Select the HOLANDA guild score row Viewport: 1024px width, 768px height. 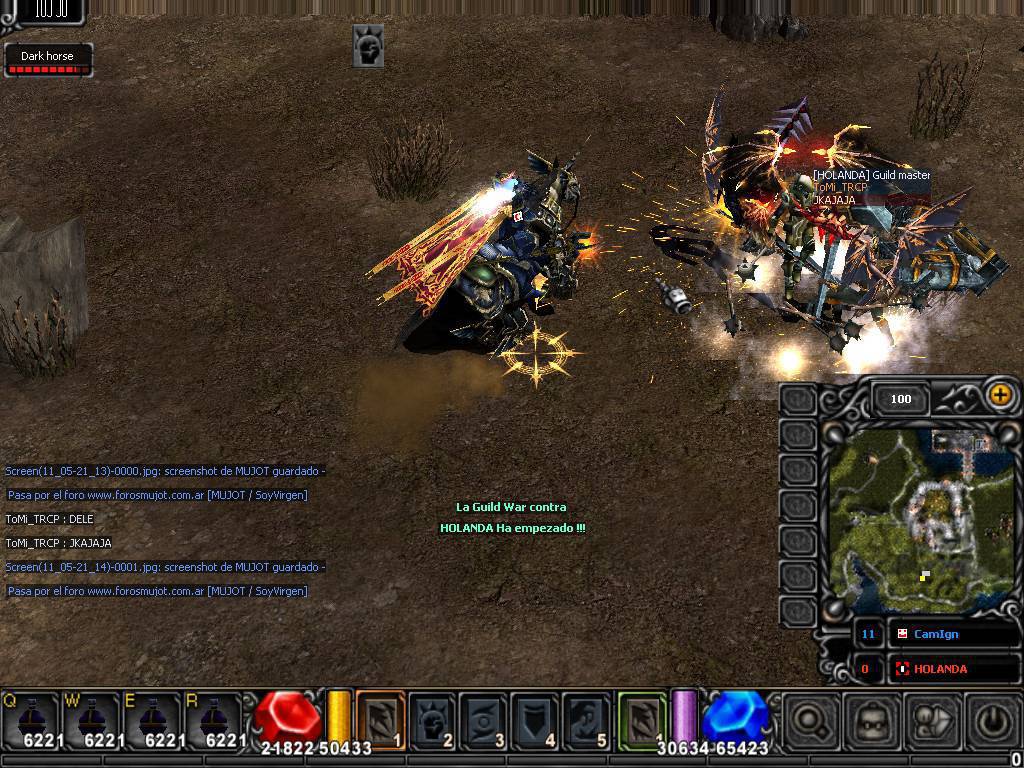pyautogui.click(x=953, y=668)
